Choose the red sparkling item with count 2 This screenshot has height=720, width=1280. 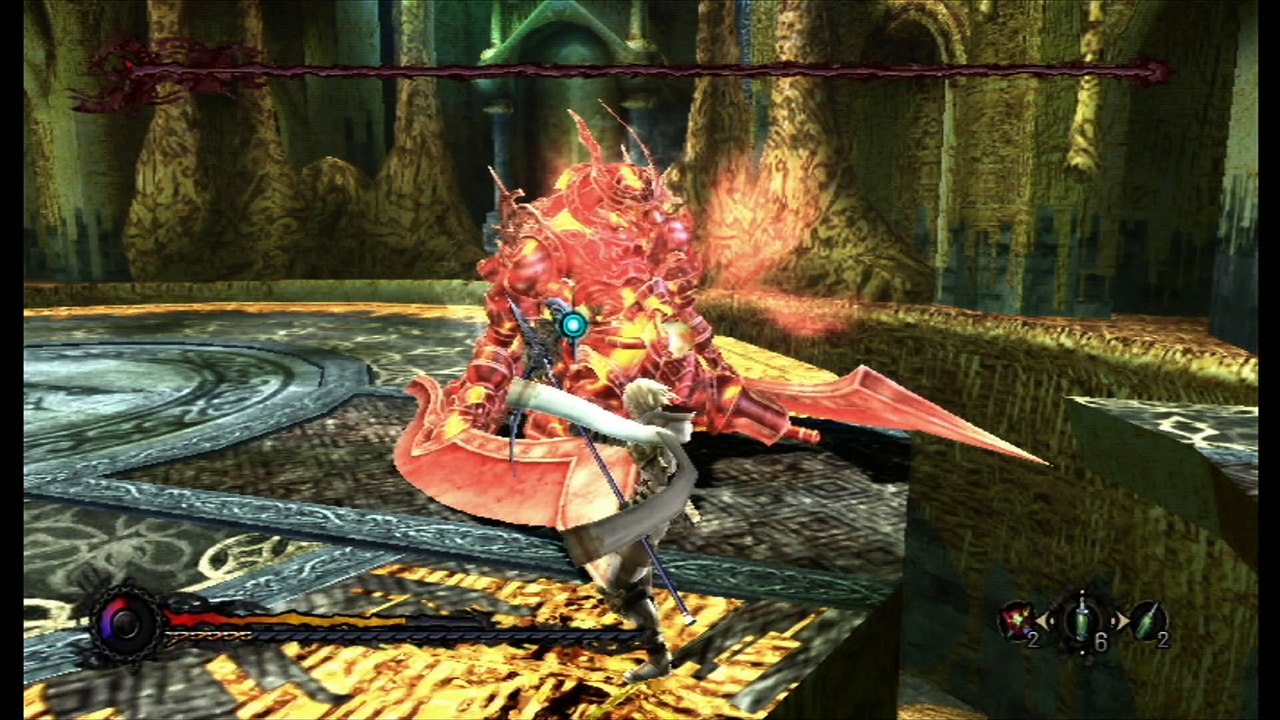1017,622
